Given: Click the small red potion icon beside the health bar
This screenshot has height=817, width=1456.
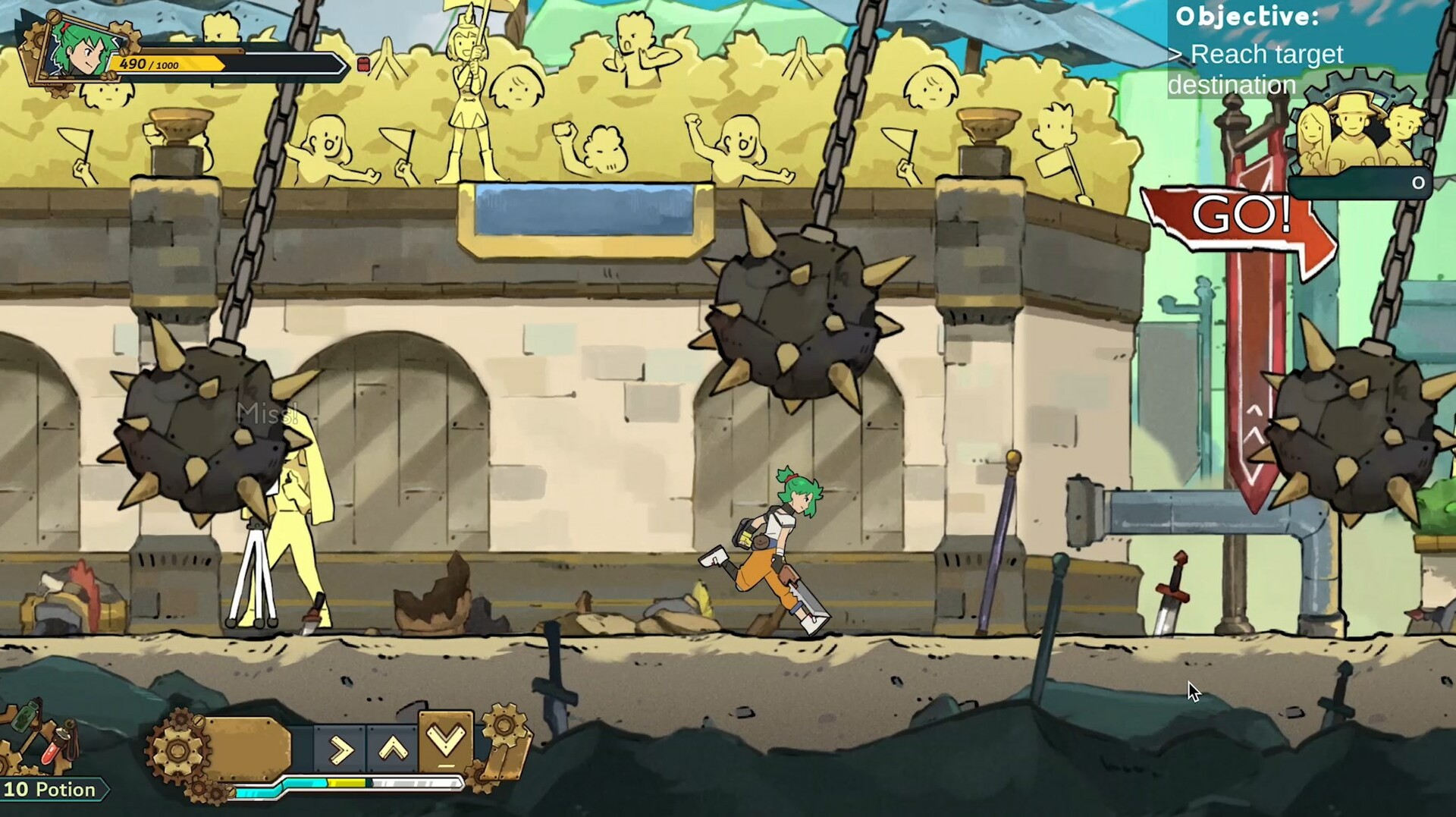Looking at the screenshot, I should (x=365, y=63).
